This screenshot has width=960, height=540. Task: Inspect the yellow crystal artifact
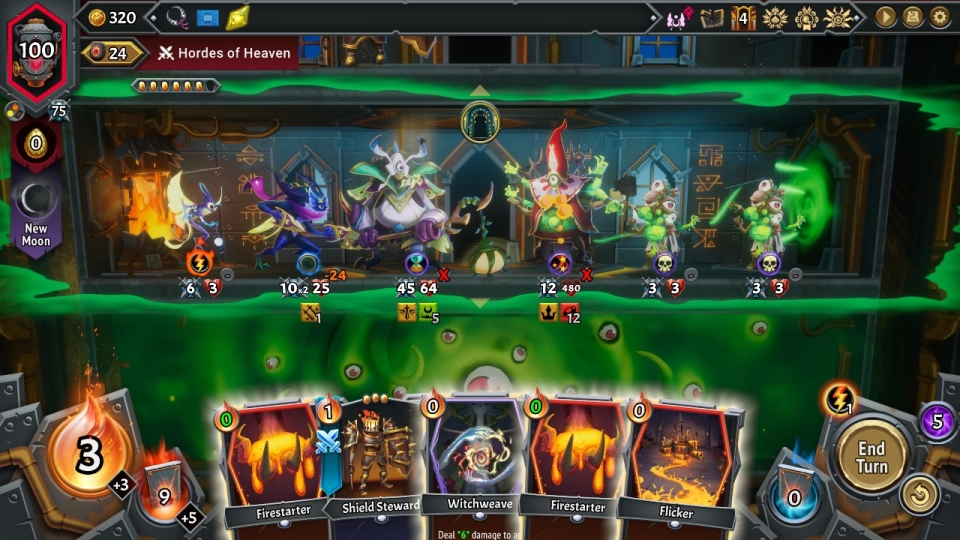pyautogui.click(x=237, y=17)
